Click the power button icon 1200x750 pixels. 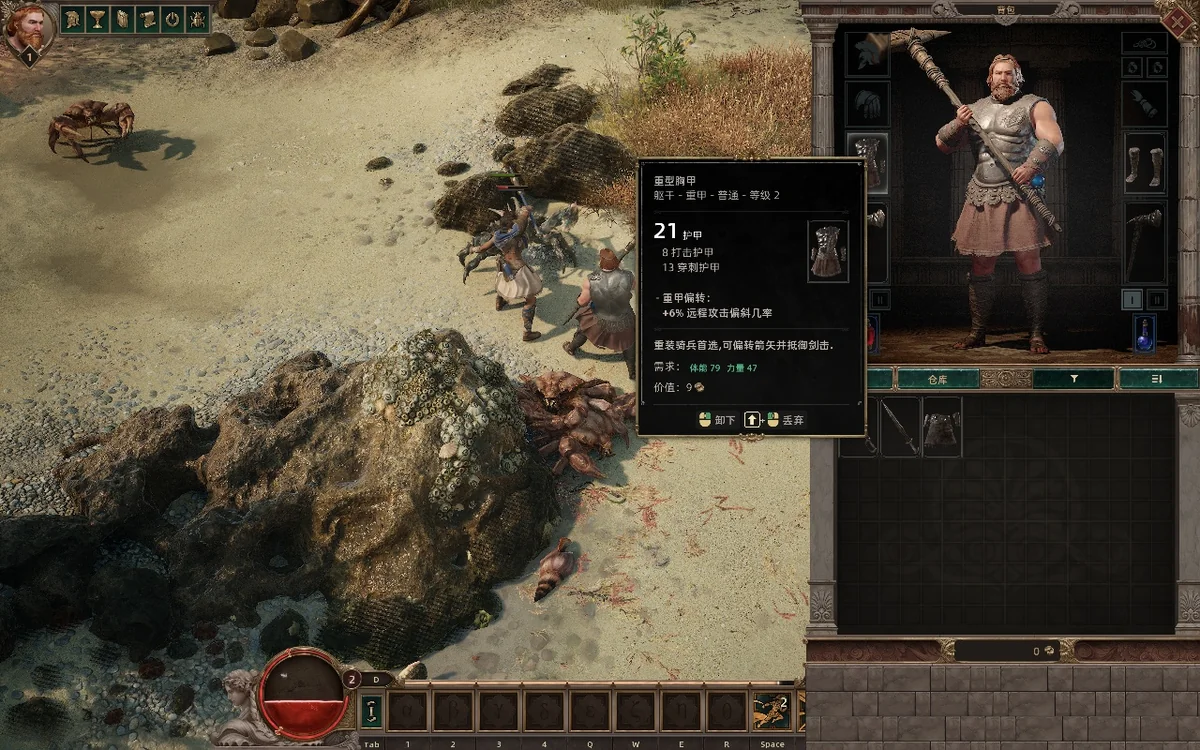click(172, 19)
